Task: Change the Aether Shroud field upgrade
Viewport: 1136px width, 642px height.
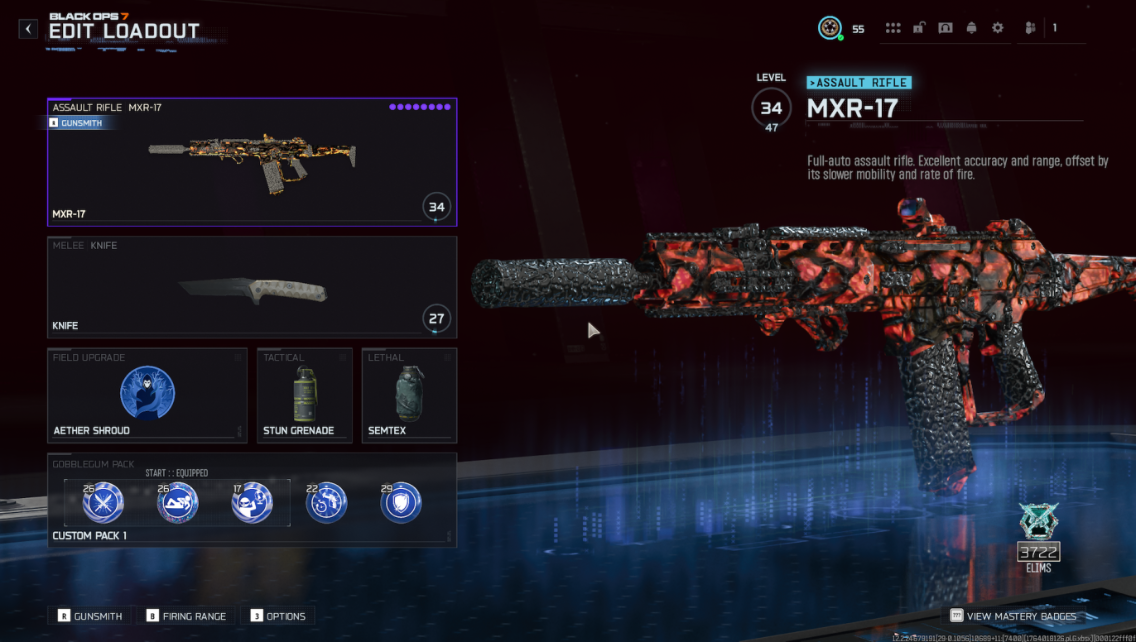Action: 147,394
